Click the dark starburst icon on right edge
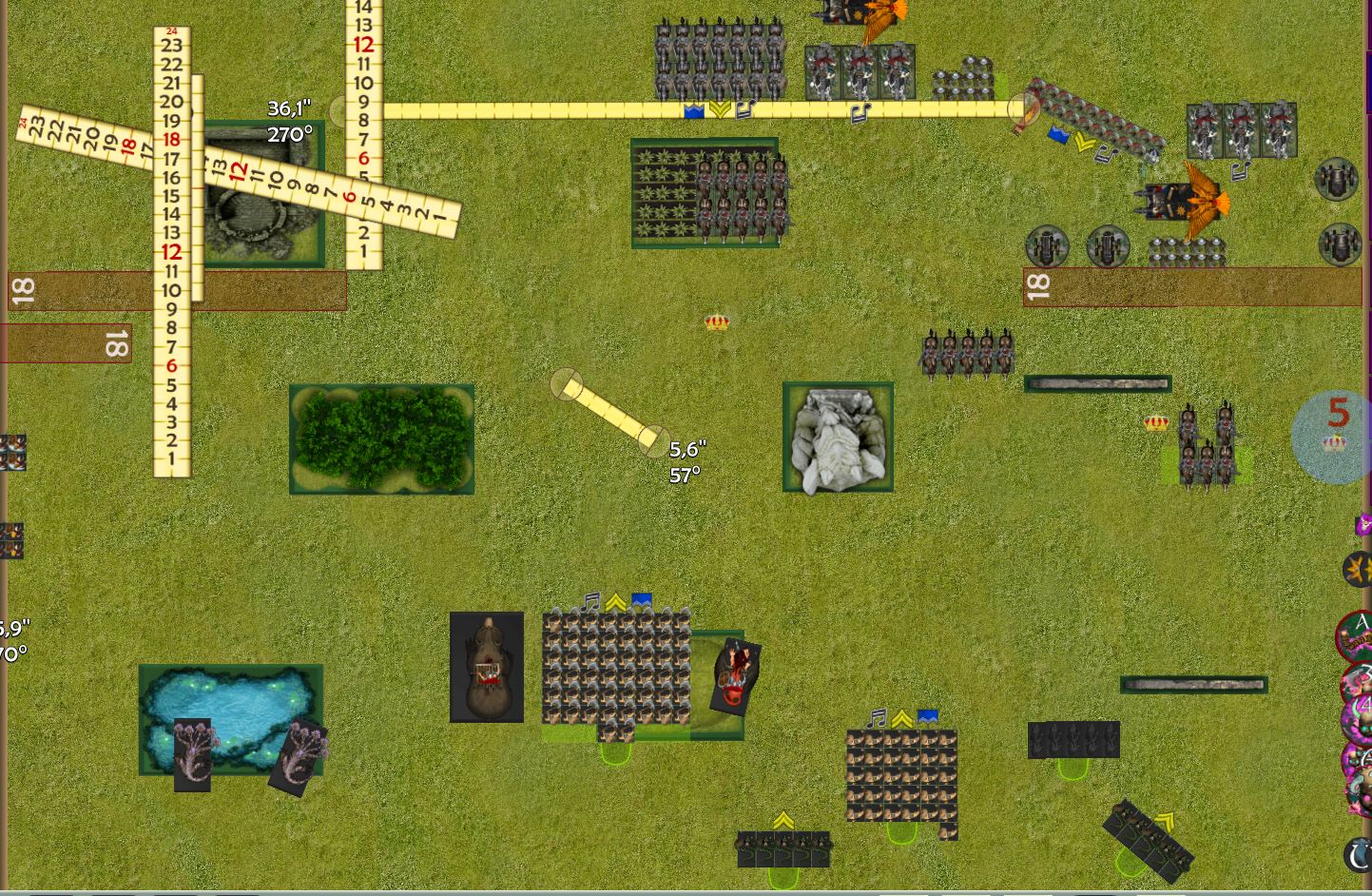 click(x=1358, y=569)
